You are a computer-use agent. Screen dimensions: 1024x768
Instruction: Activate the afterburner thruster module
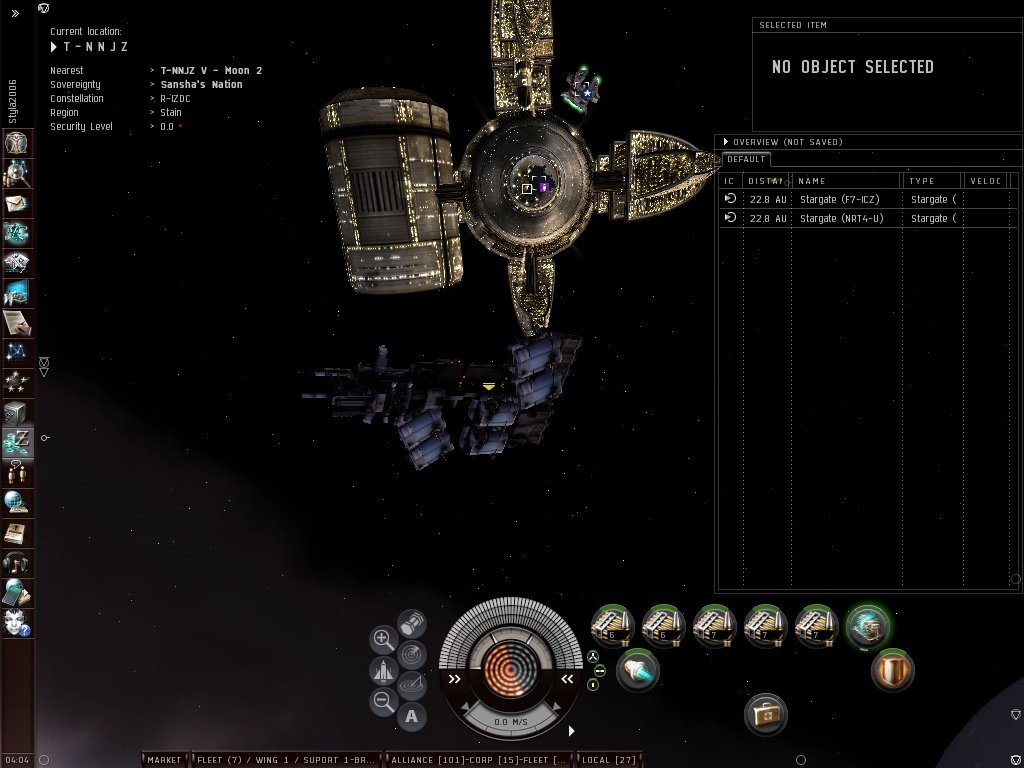tap(636, 669)
